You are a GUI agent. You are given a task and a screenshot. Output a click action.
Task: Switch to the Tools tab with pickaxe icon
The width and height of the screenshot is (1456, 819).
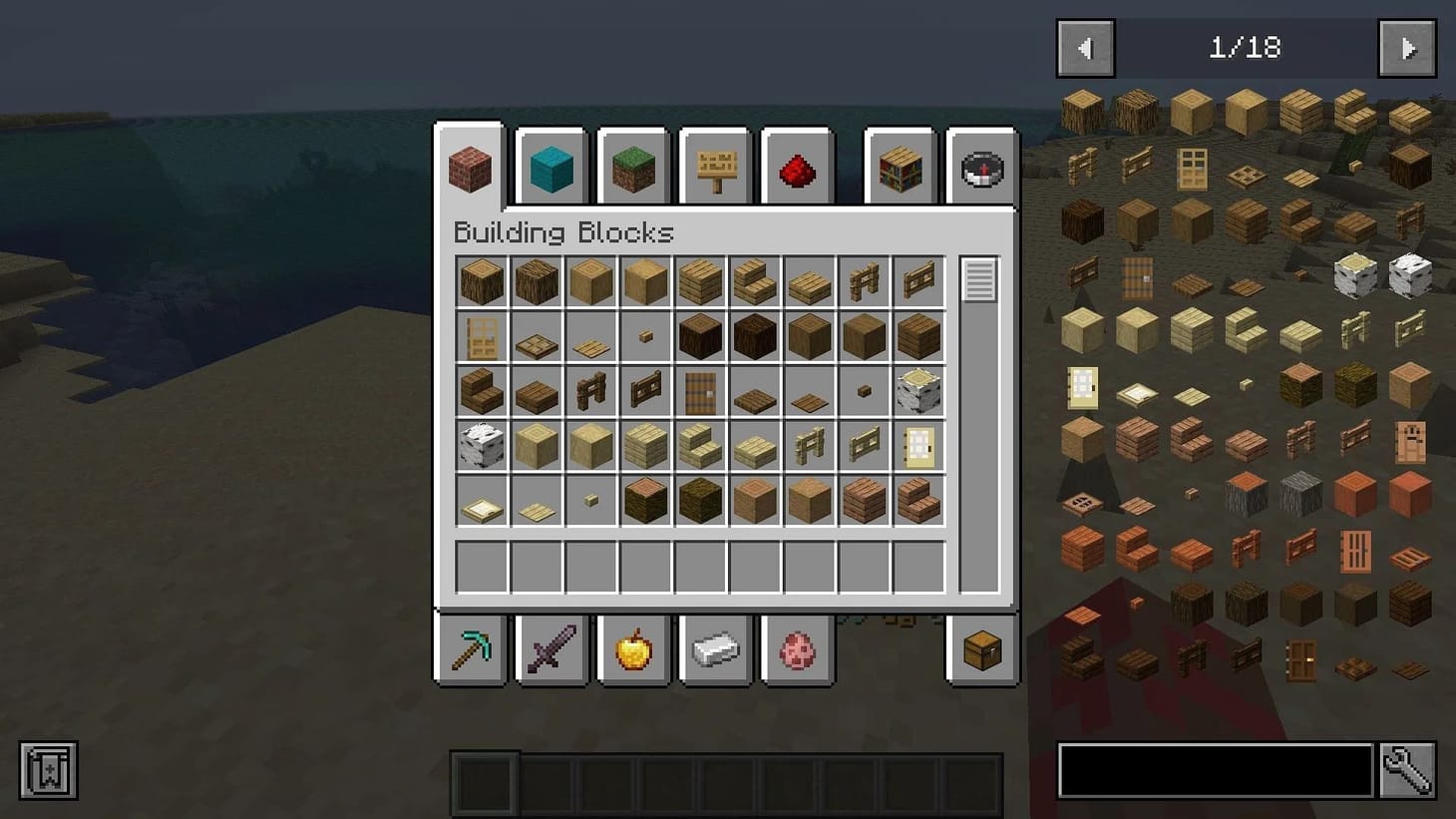coord(470,649)
